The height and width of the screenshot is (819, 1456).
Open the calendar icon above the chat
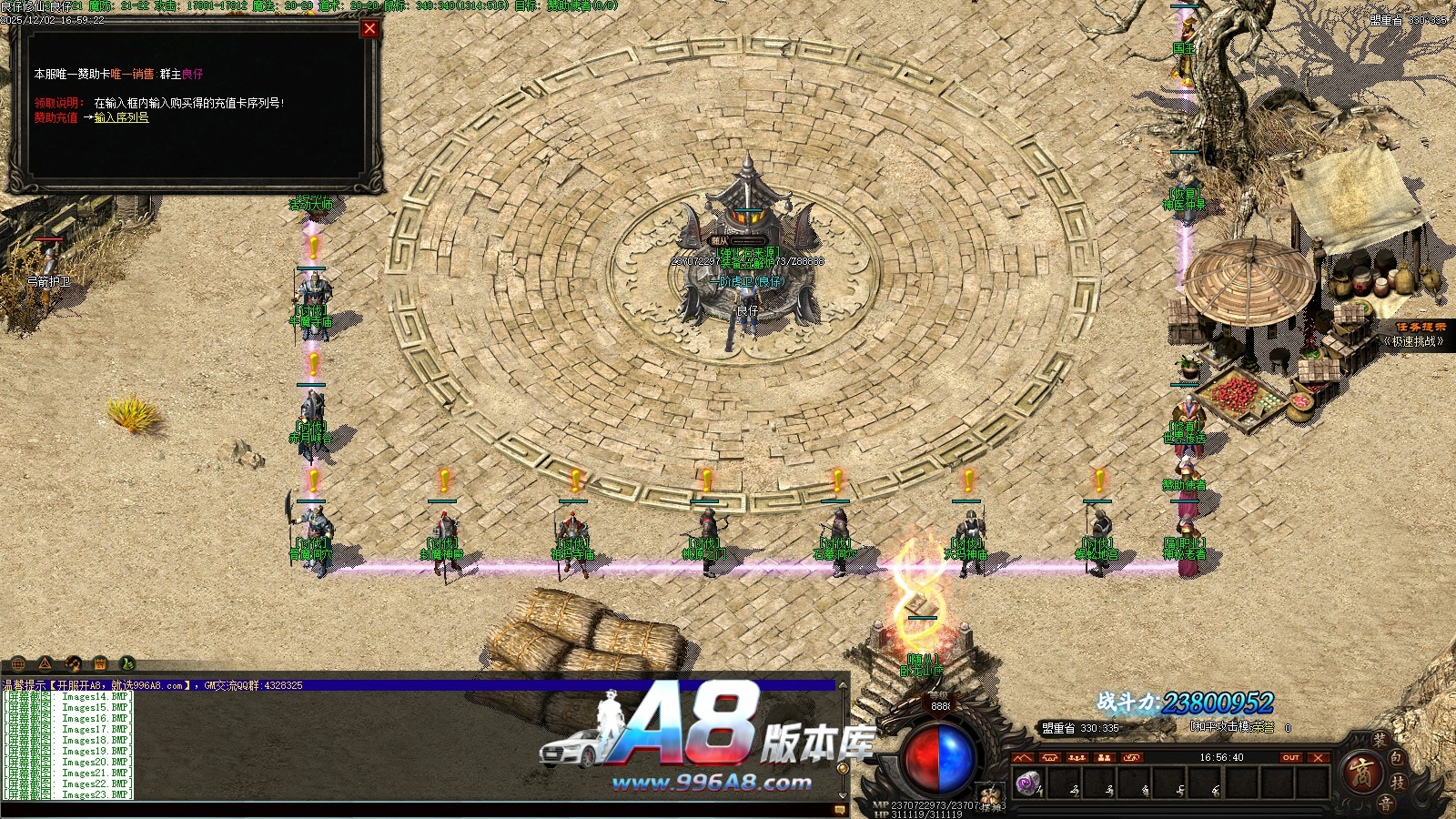pos(100,663)
